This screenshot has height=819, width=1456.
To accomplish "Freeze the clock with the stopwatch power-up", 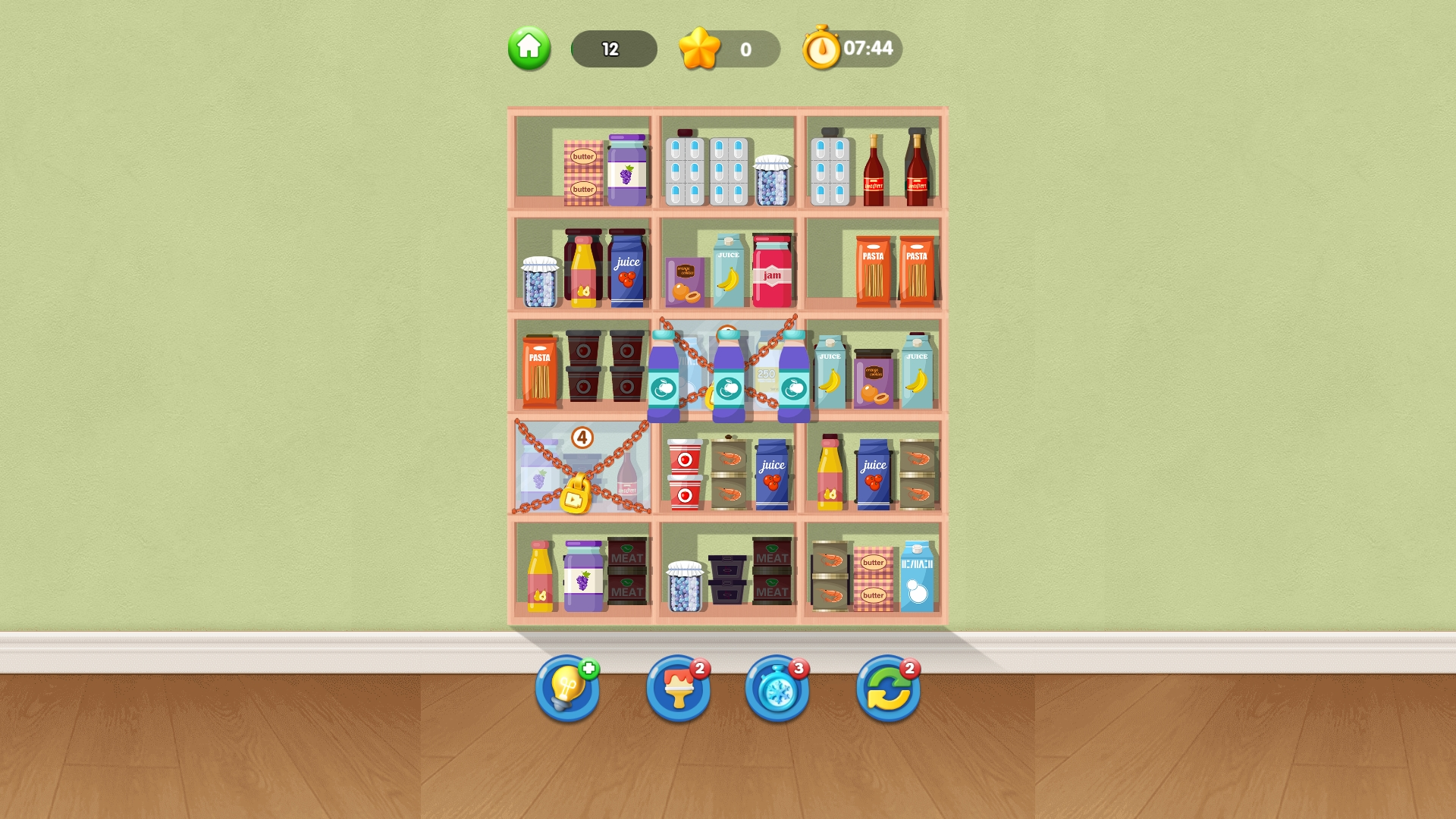I will [x=775, y=691].
